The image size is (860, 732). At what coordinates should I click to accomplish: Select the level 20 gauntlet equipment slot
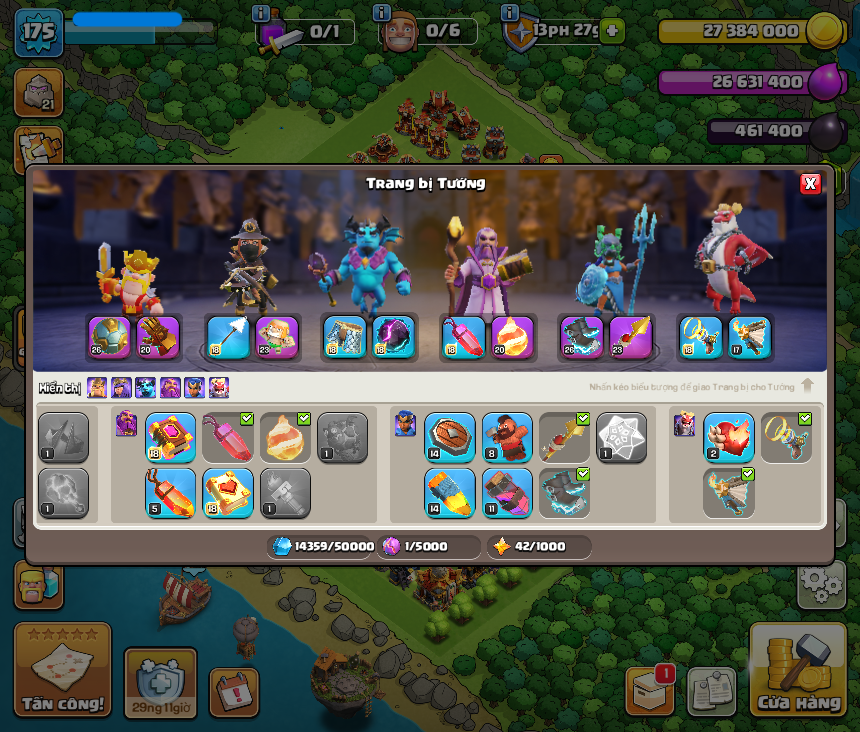(x=158, y=337)
